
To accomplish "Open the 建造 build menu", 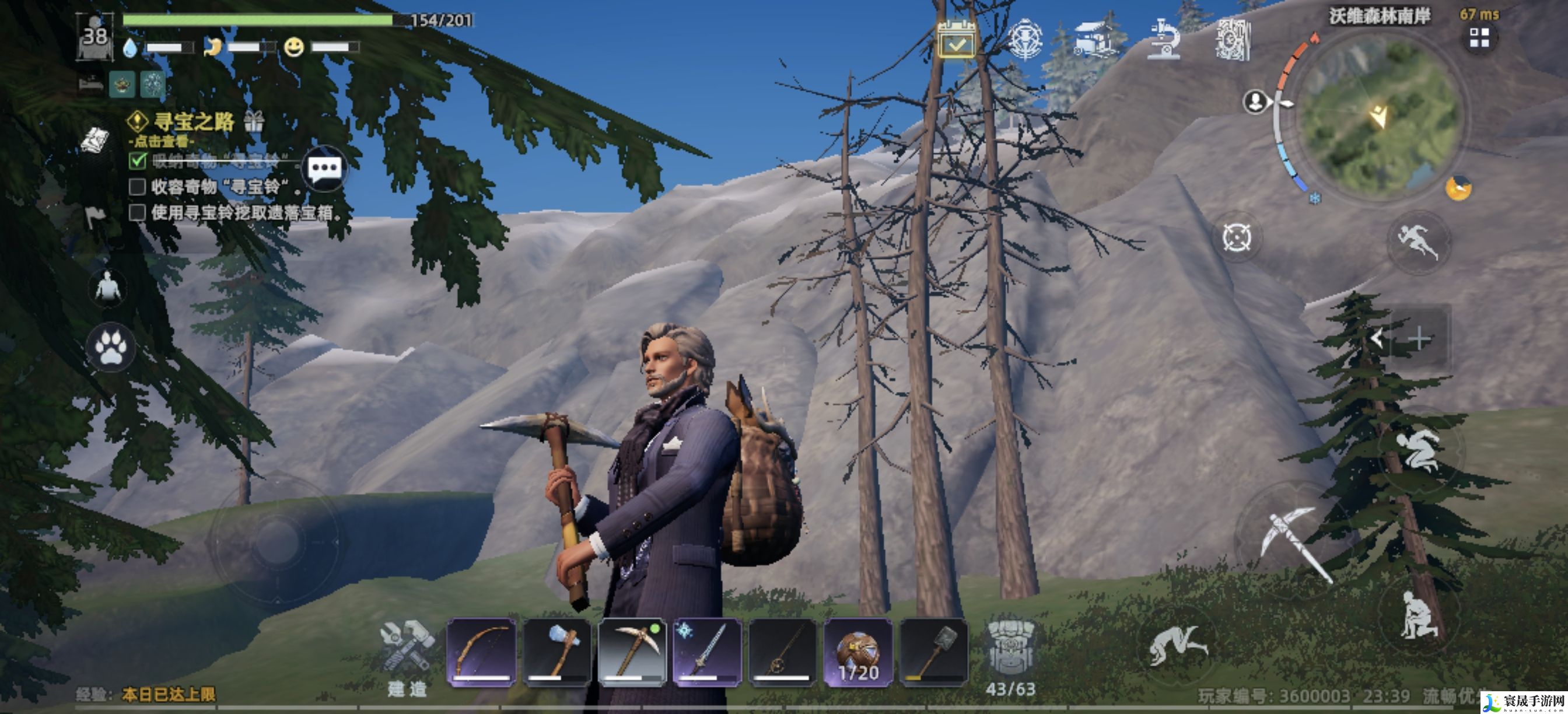I will (x=407, y=657).
